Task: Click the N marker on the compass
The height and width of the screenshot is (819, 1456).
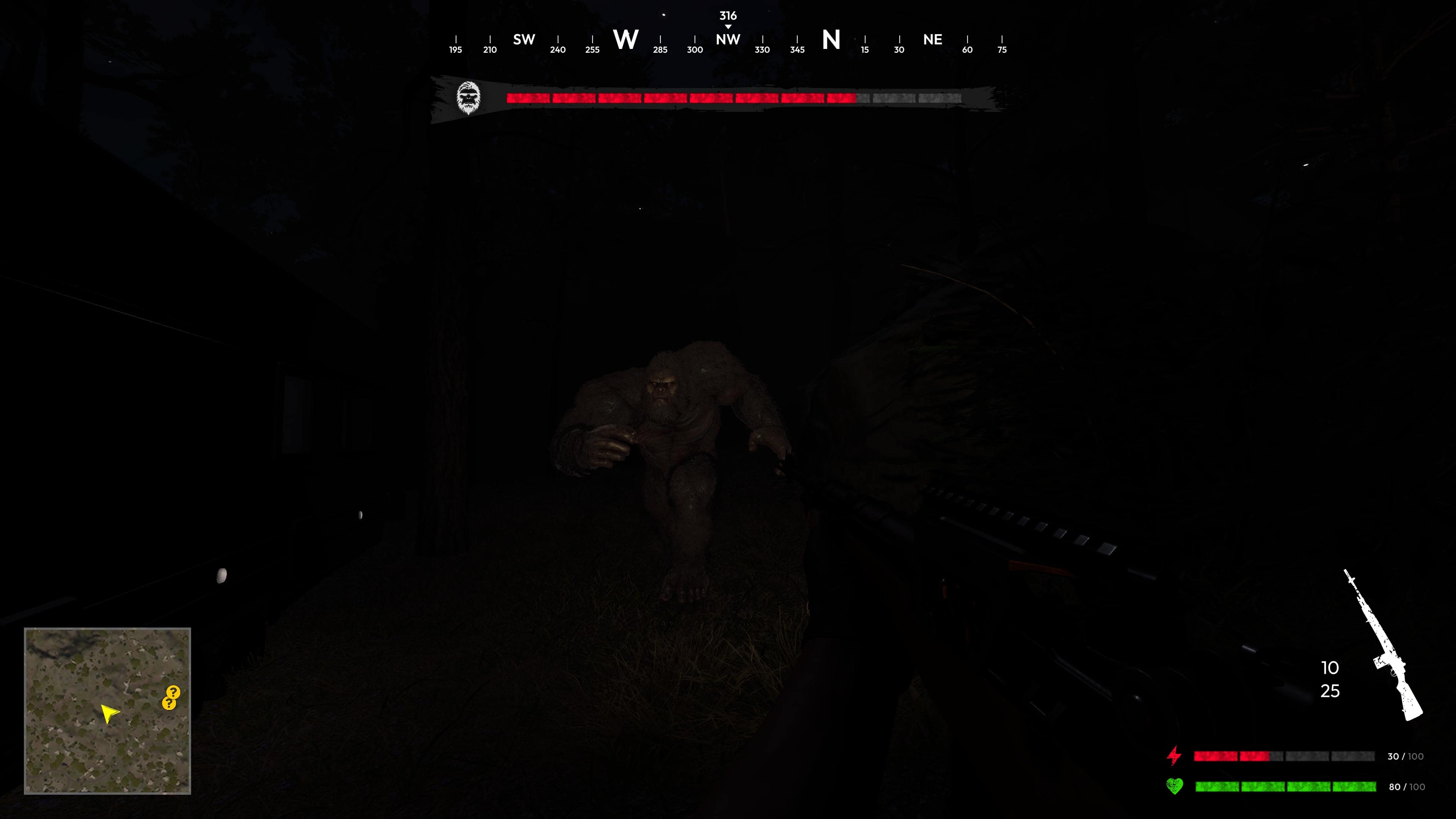Action: tap(832, 39)
